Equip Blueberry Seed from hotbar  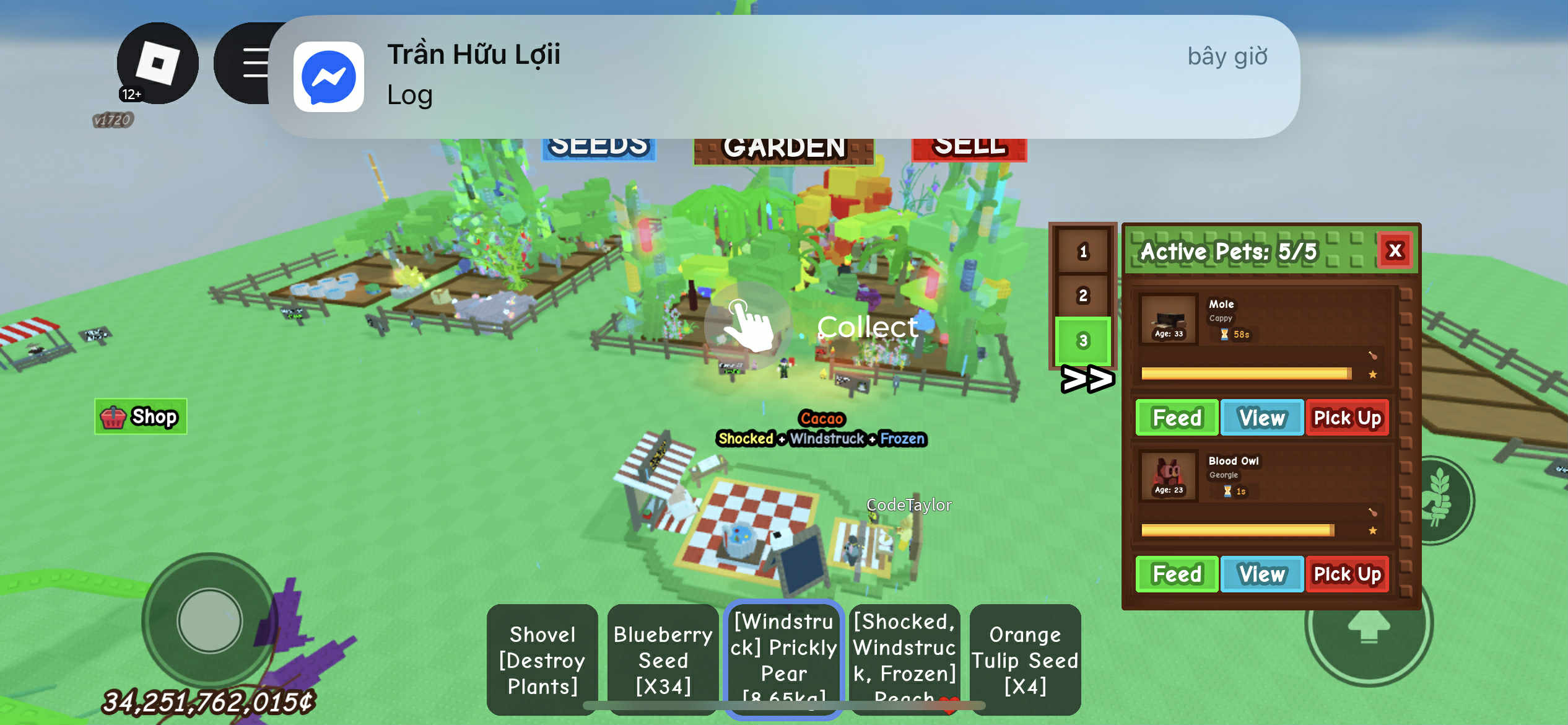[x=663, y=660]
